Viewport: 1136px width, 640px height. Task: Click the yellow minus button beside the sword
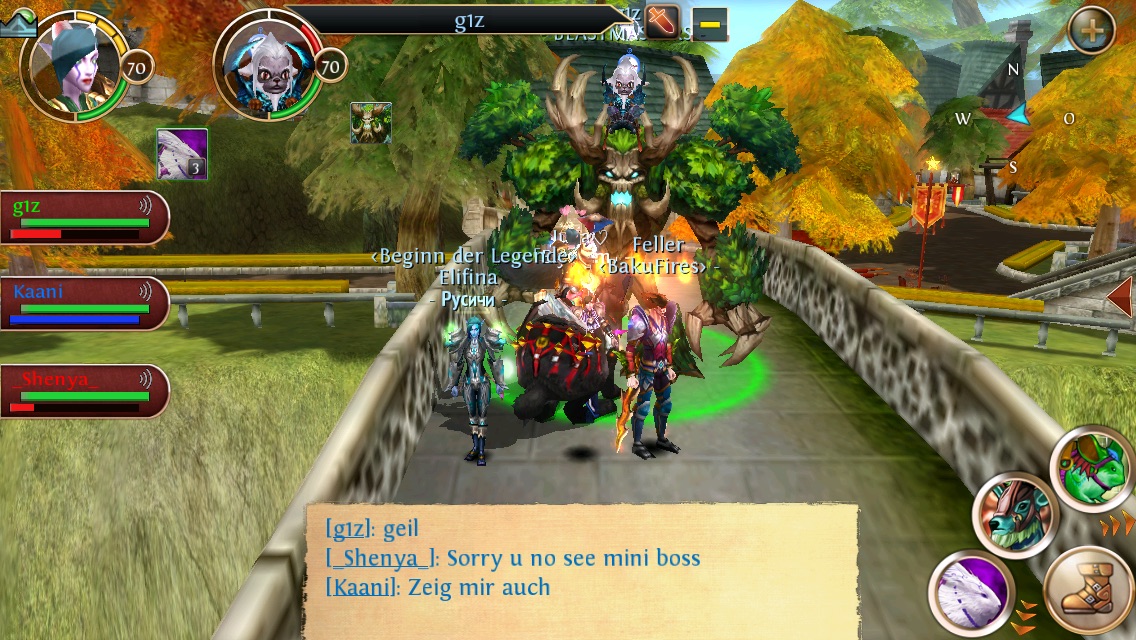[x=709, y=23]
